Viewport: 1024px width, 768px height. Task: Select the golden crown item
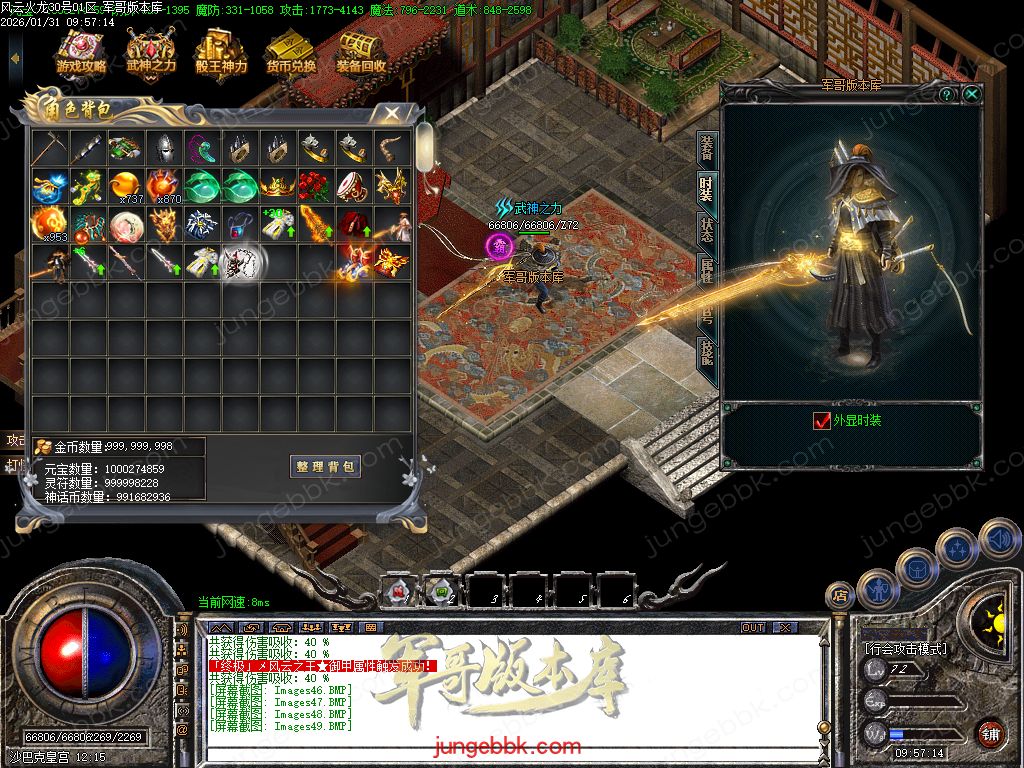coord(277,187)
